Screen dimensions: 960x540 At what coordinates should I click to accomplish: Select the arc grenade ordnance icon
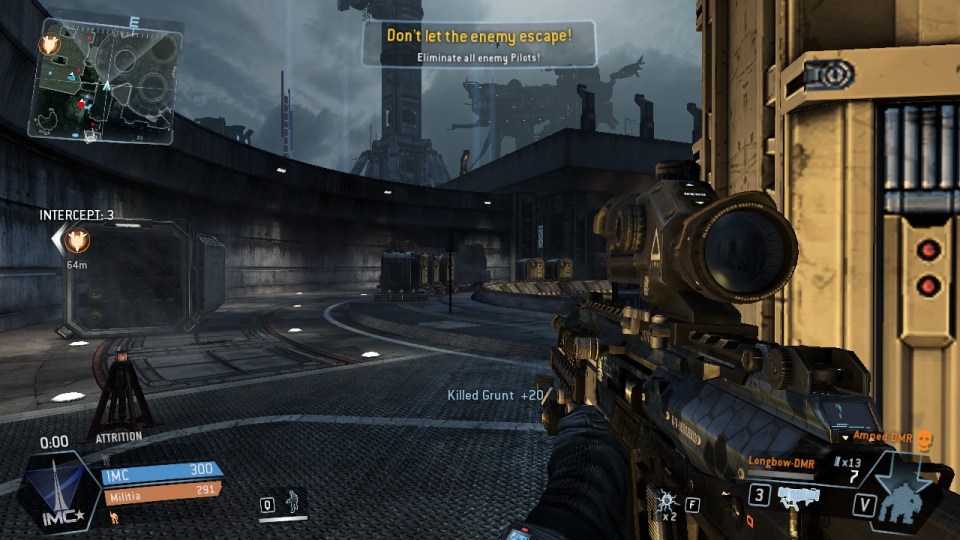coord(665,500)
